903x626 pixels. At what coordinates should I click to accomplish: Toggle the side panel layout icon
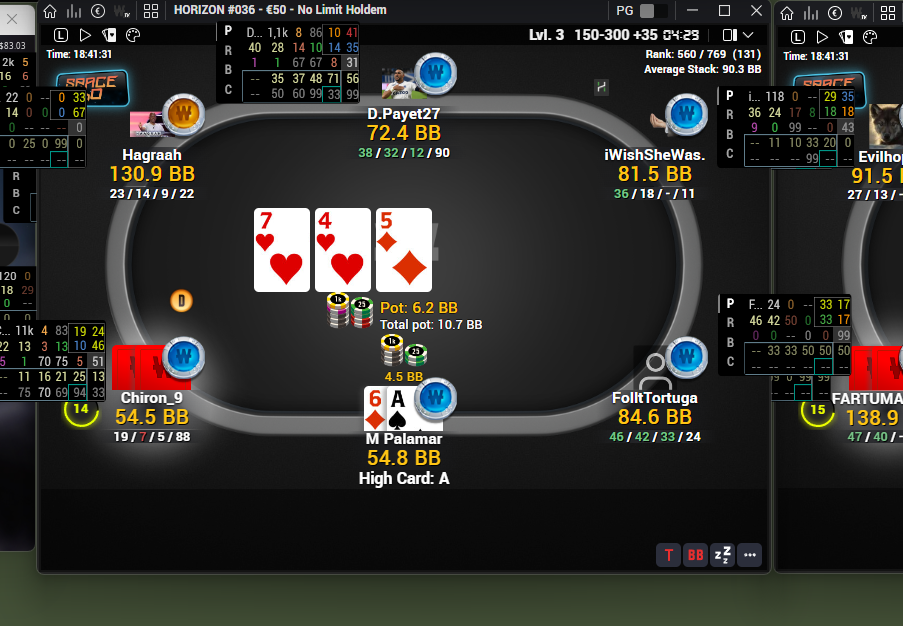click(729, 36)
